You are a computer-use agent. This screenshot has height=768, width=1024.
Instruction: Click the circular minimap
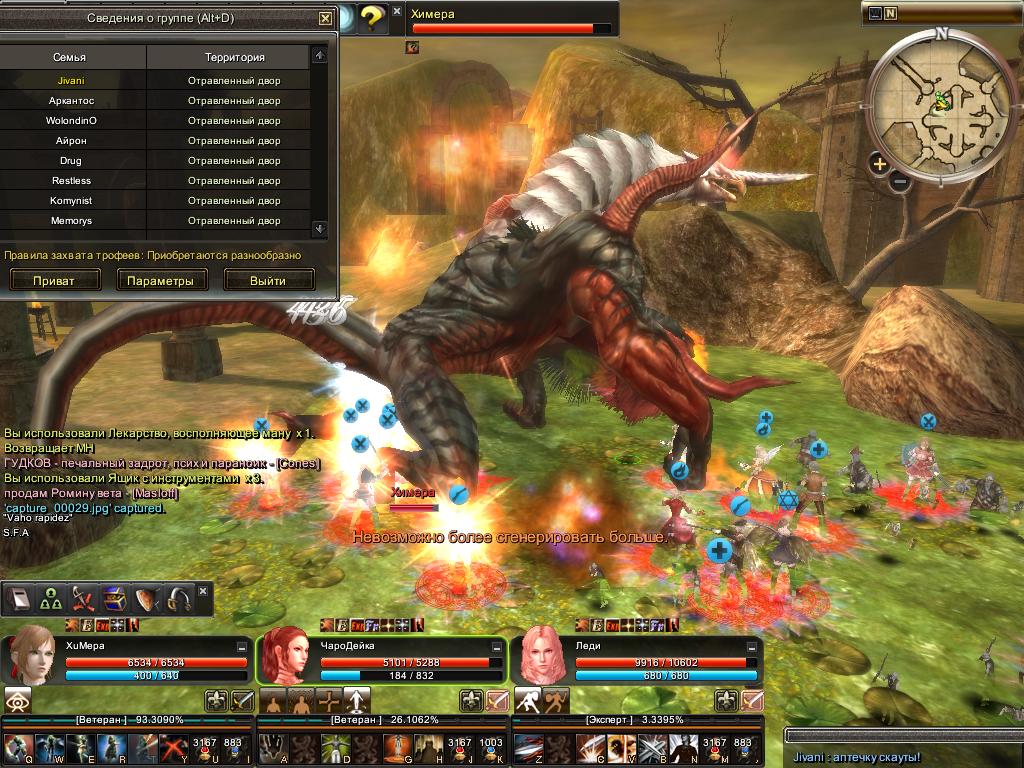tap(942, 98)
